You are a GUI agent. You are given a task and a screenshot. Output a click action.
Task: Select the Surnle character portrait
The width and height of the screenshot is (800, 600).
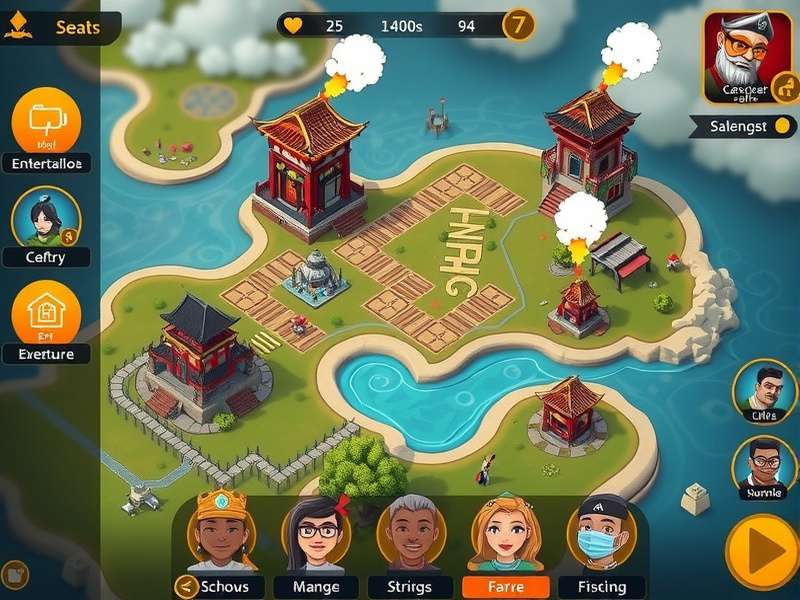tap(765, 467)
